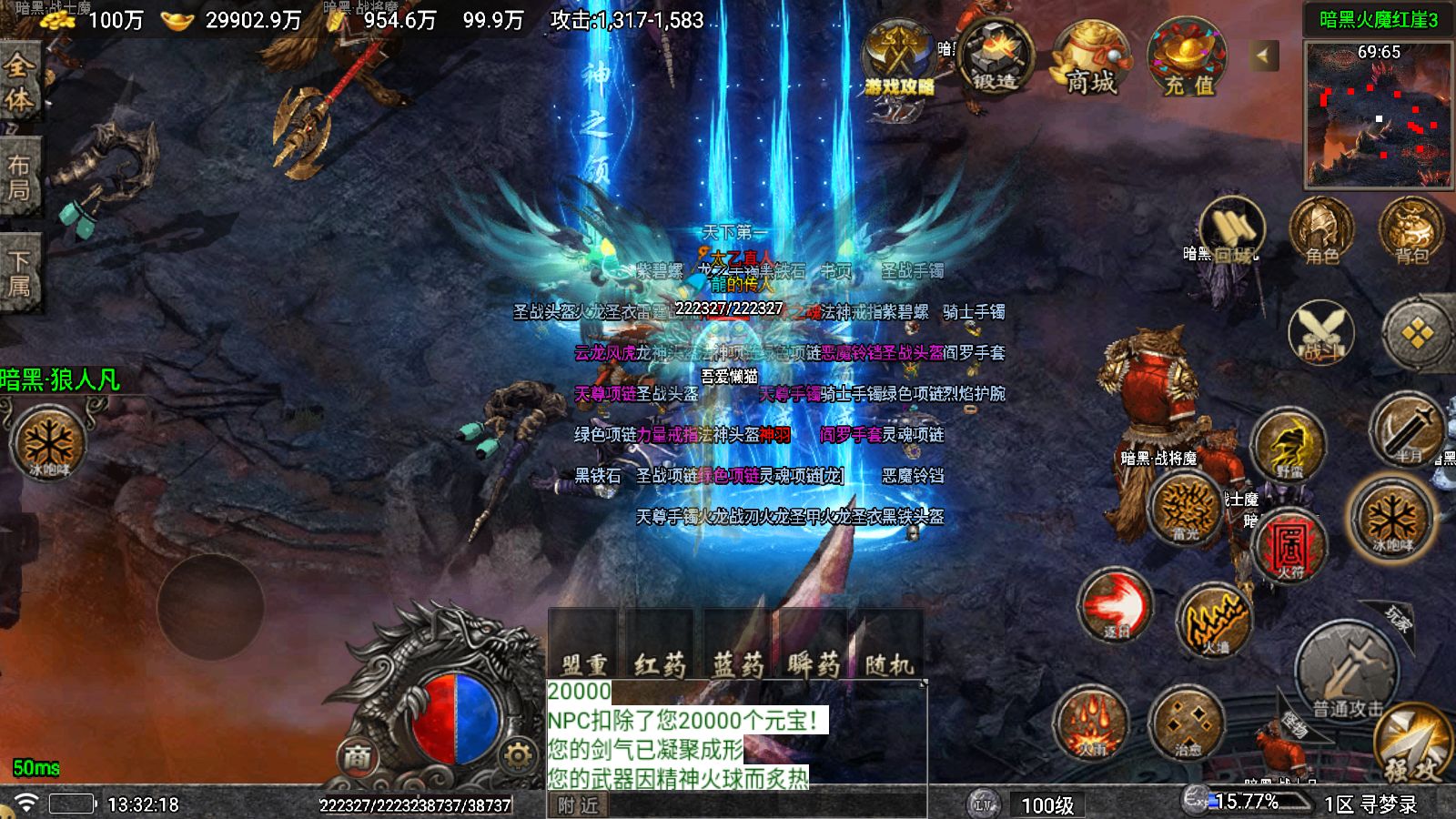Click the minimap
This screenshot has height=819, width=1456.
pyautogui.click(x=1378, y=115)
